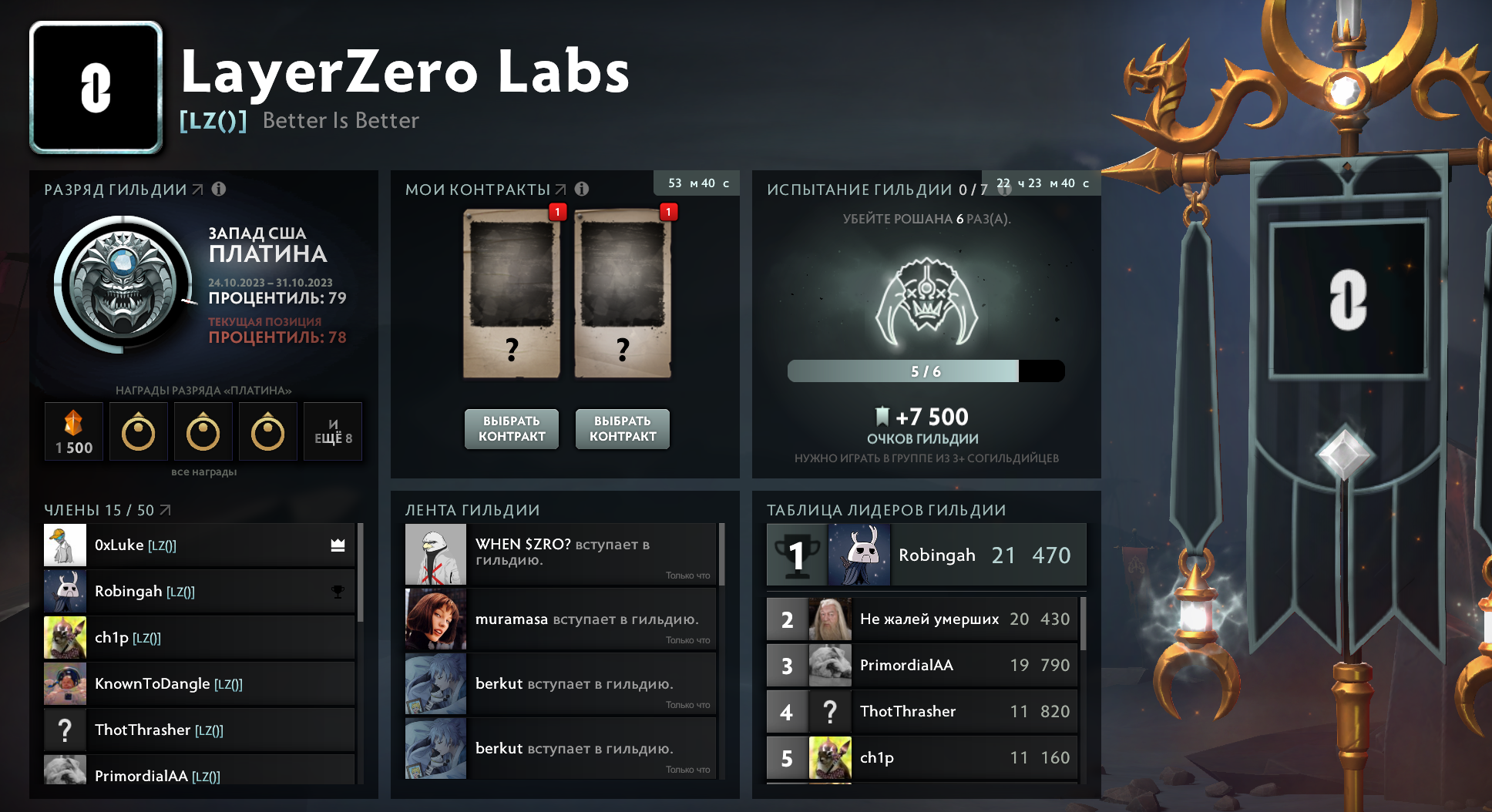Open the '8 more' rewards tile
This screenshot has width=1492, height=812.
coord(333,432)
